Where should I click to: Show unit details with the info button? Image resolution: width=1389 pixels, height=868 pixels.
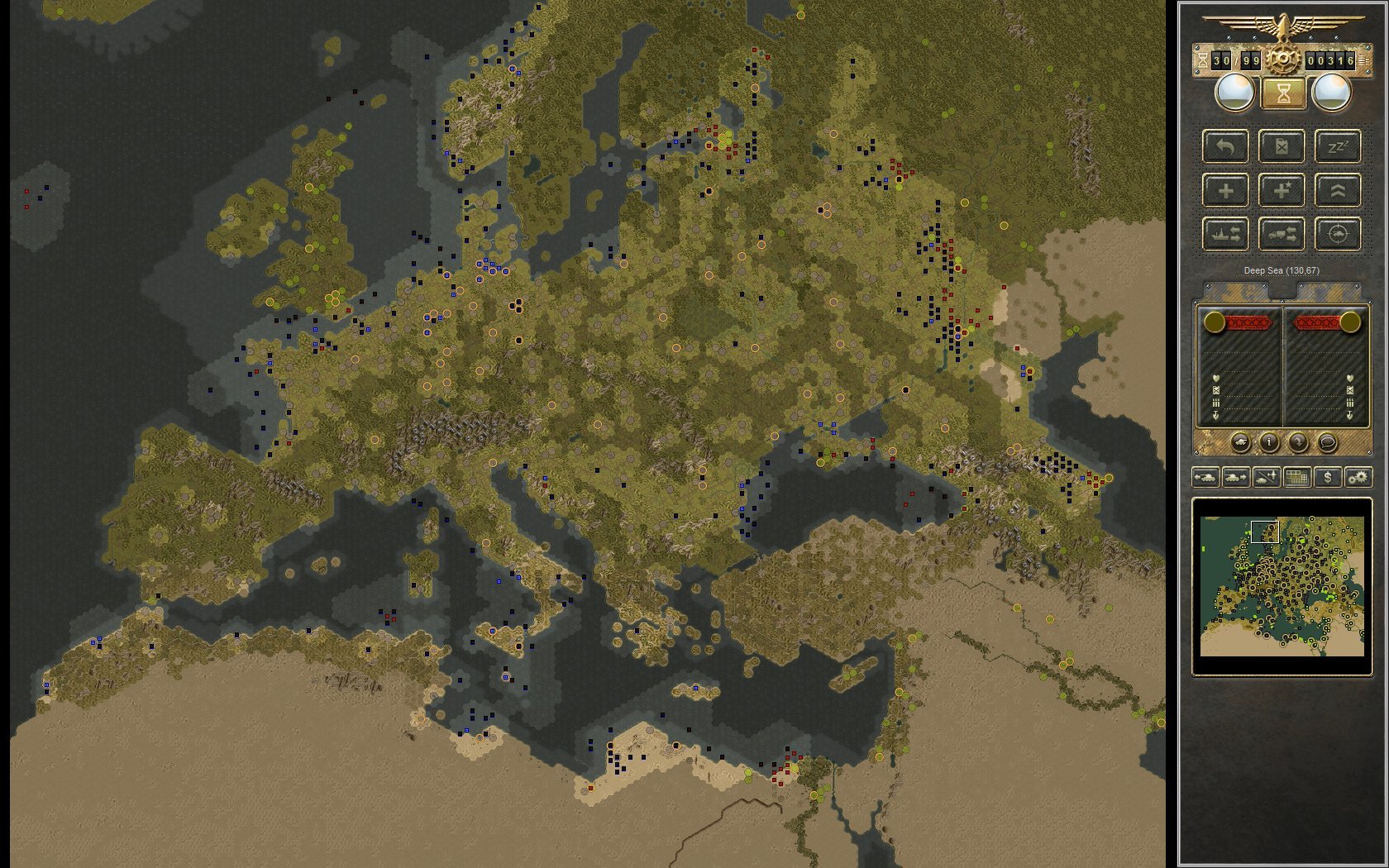tap(1268, 443)
